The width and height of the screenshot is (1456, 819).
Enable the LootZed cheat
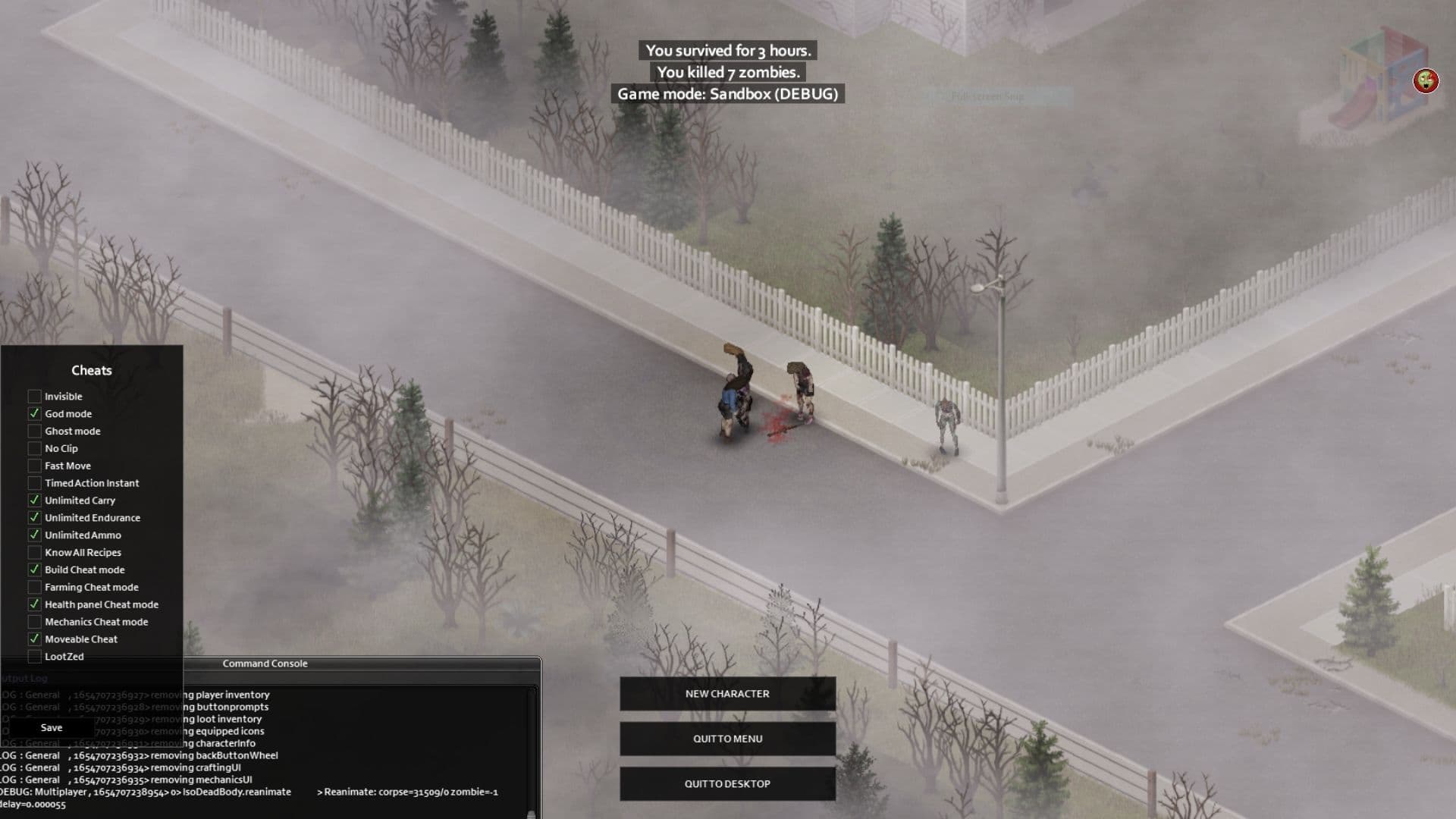[x=35, y=656]
